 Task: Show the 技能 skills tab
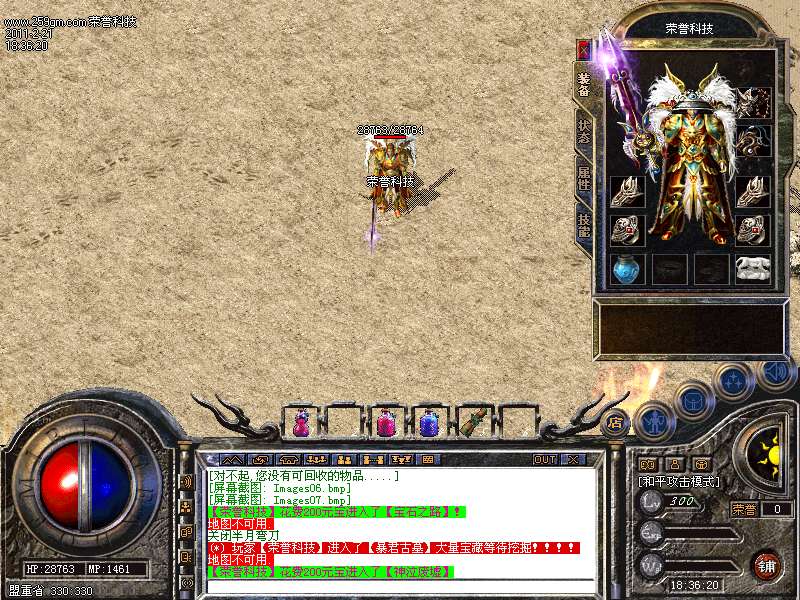(x=584, y=226)
